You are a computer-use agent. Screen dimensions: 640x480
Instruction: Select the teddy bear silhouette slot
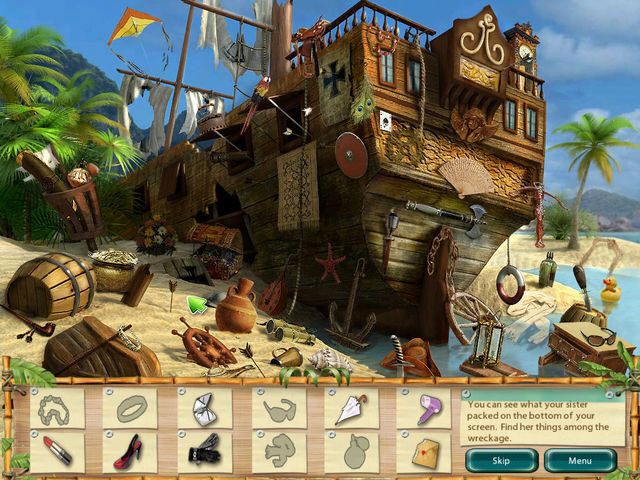click(x=278, y=452)
